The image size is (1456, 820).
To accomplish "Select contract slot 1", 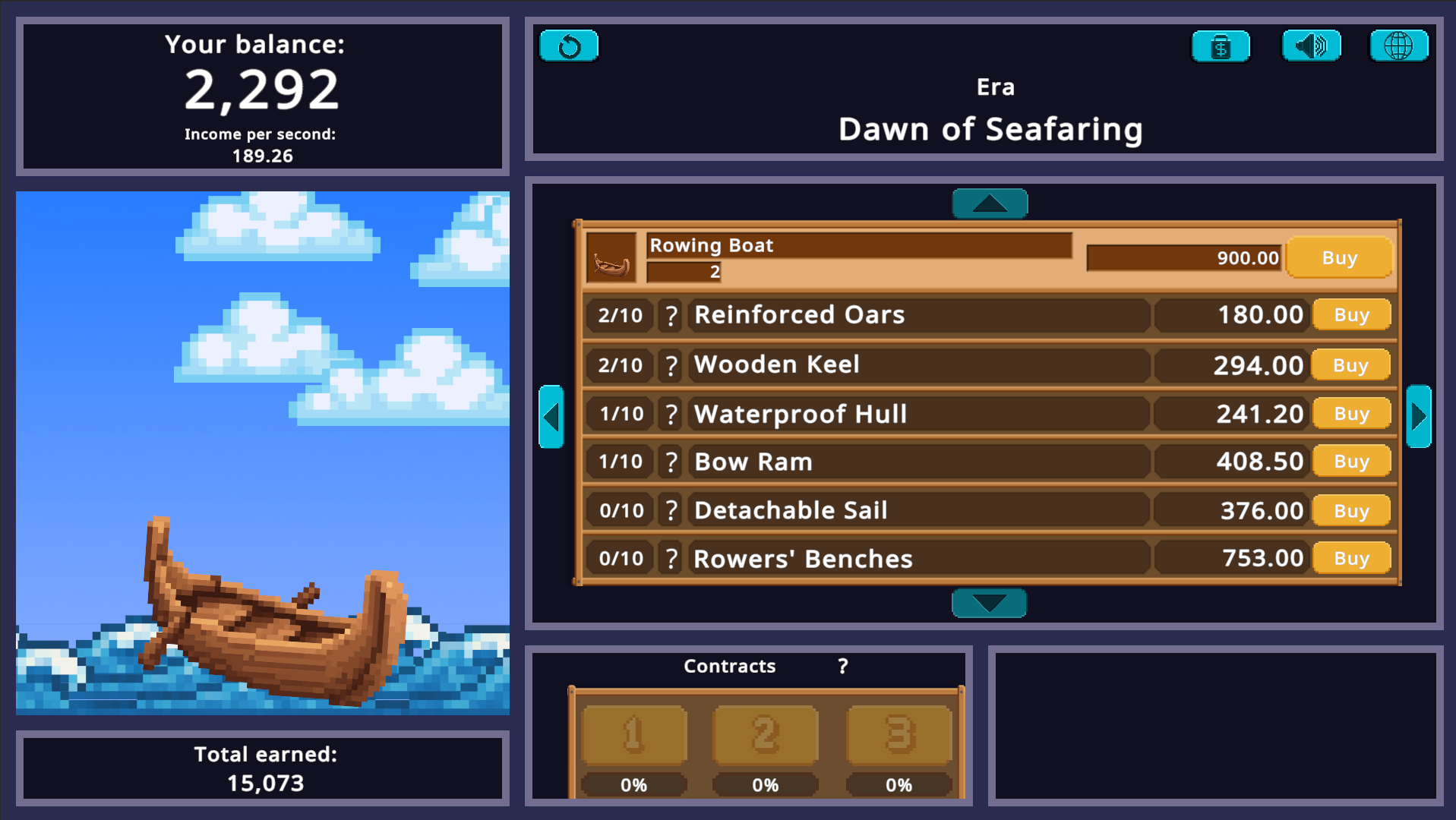I will [633, 733].
